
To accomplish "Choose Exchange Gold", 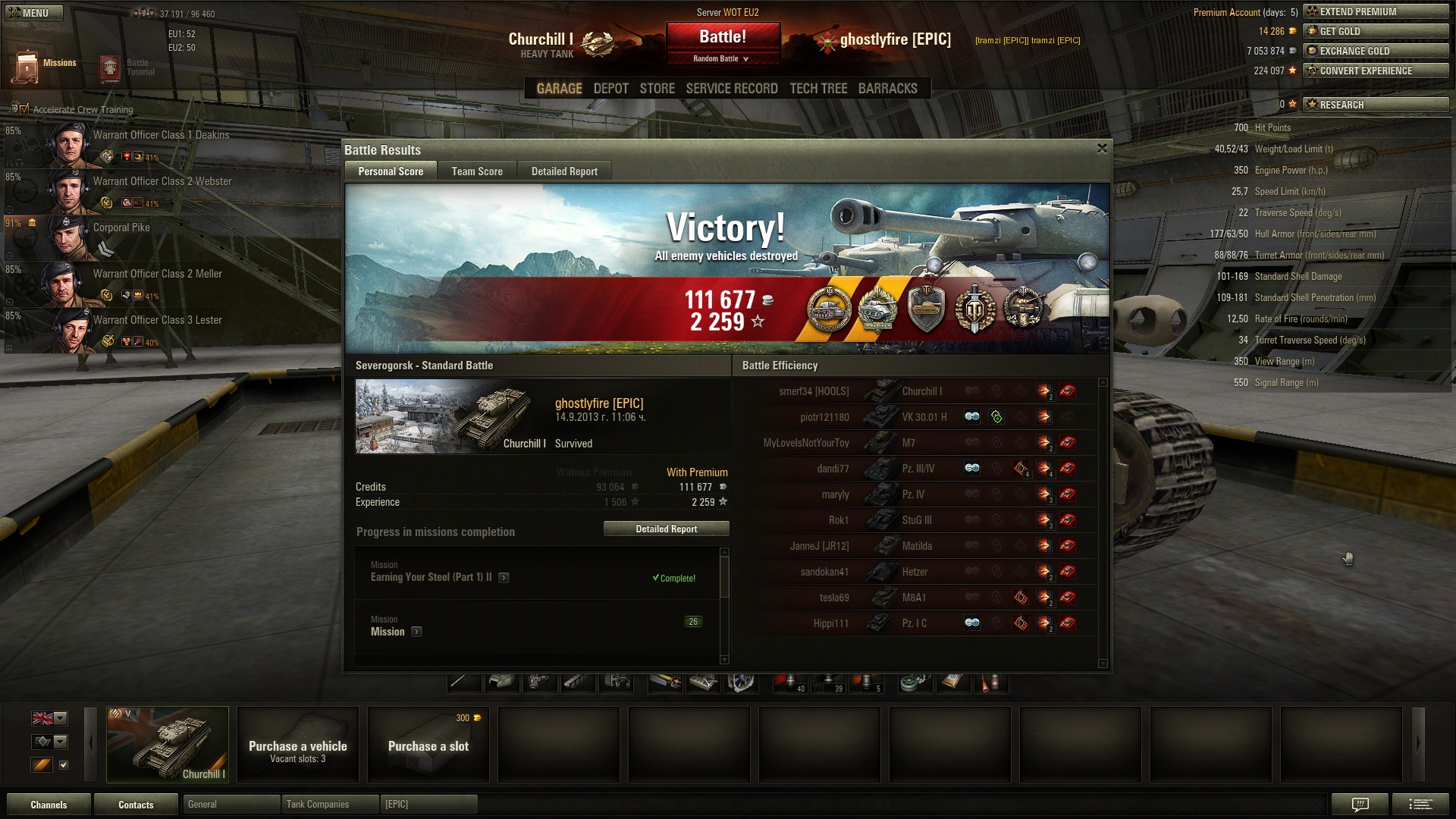I will click(x=1375, y=51).
